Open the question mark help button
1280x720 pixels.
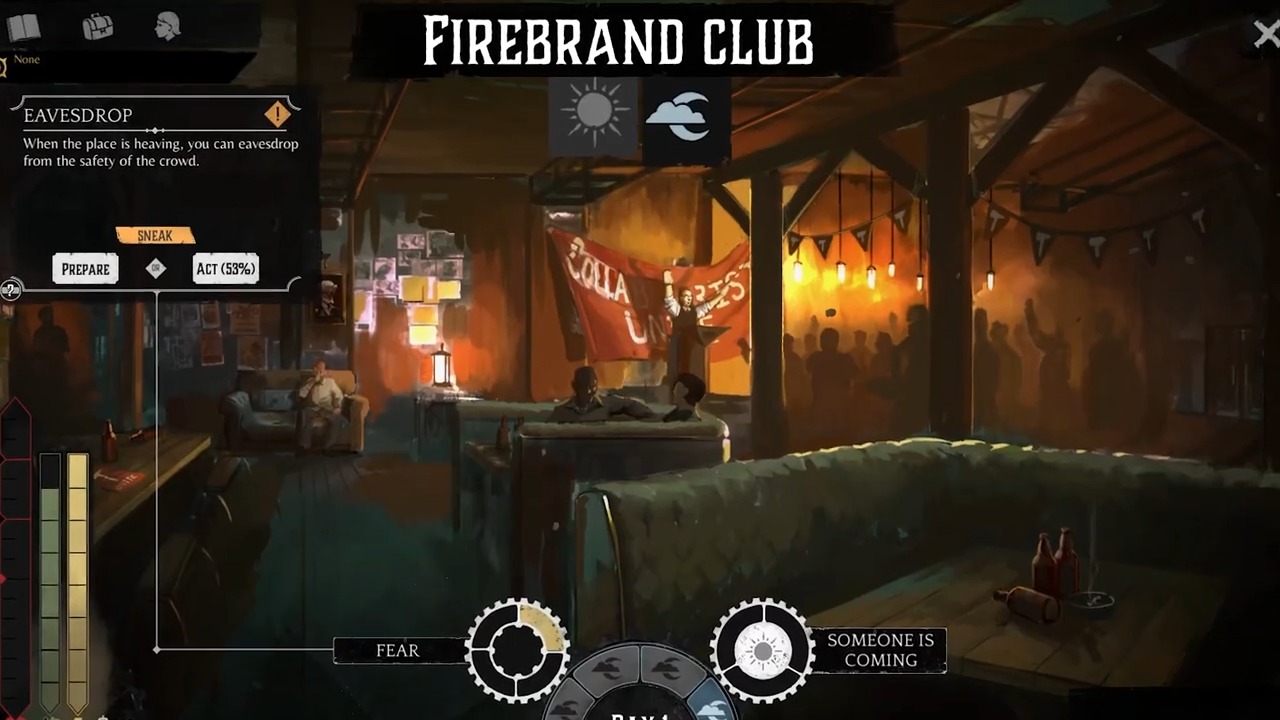point(10,290)
